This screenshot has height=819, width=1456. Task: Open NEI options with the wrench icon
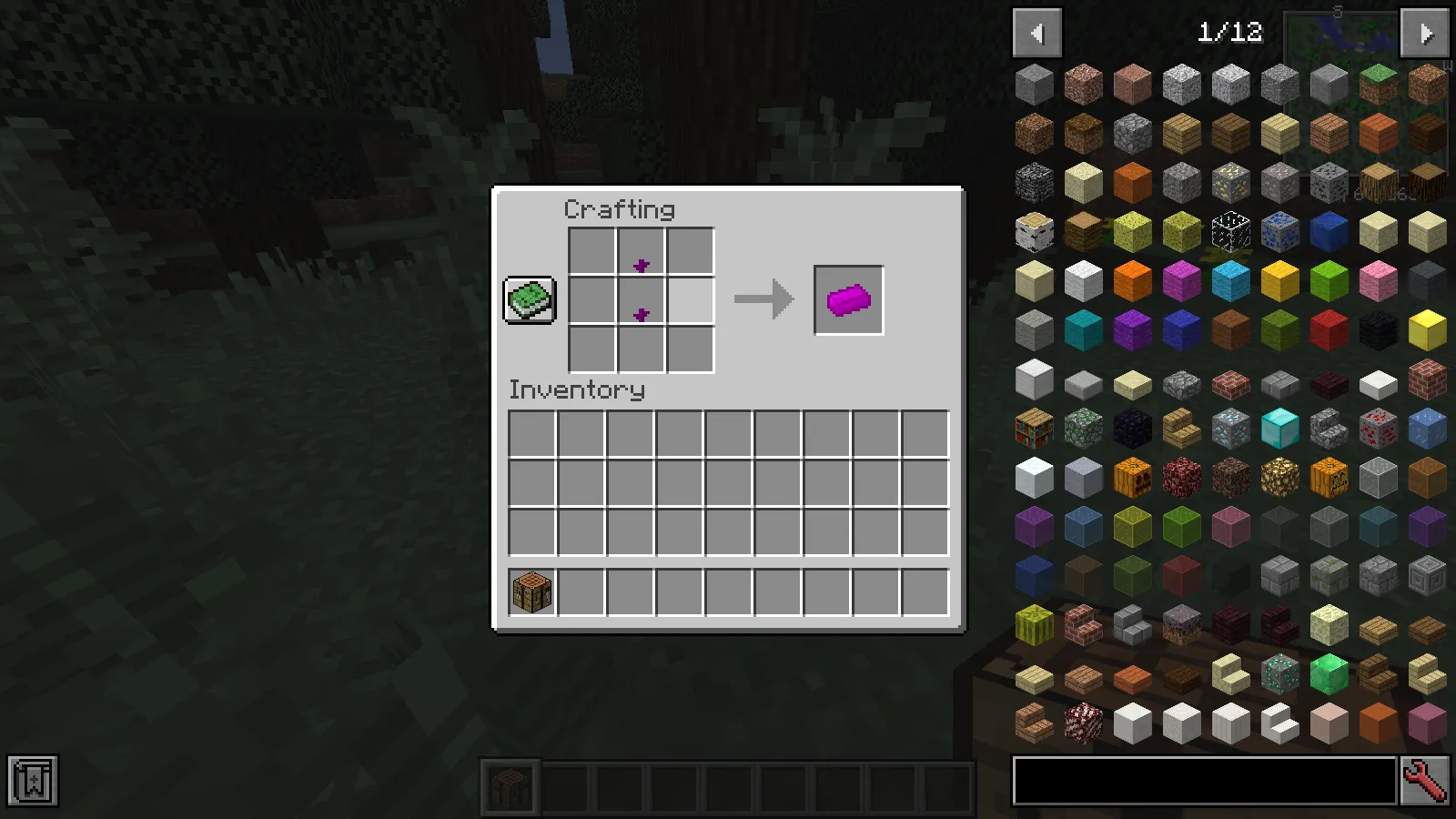1426,780
